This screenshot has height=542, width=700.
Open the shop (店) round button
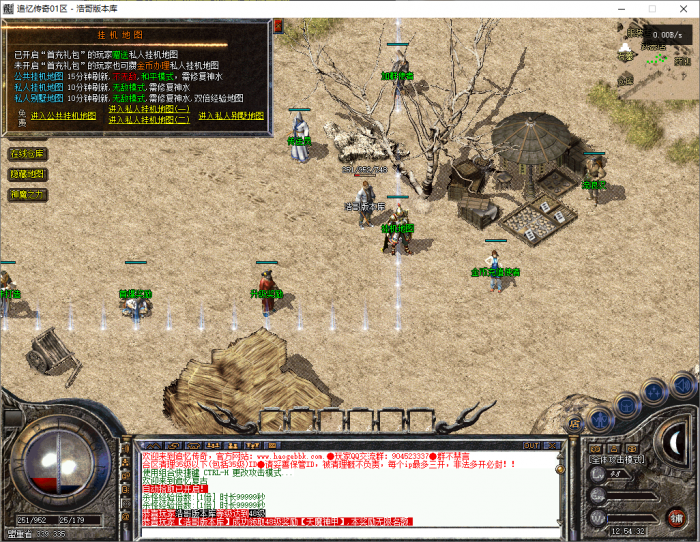point(575,424)
